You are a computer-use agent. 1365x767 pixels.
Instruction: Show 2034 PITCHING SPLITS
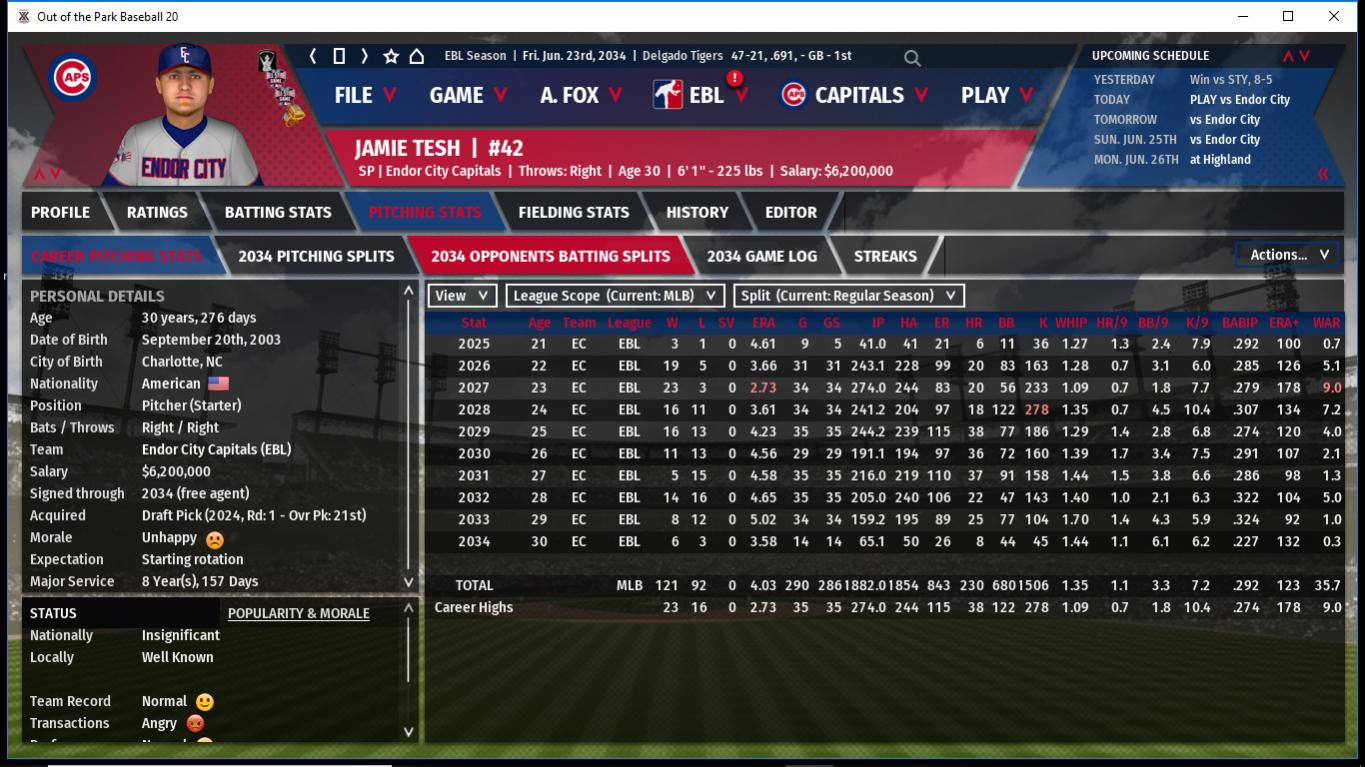(316, 256)
